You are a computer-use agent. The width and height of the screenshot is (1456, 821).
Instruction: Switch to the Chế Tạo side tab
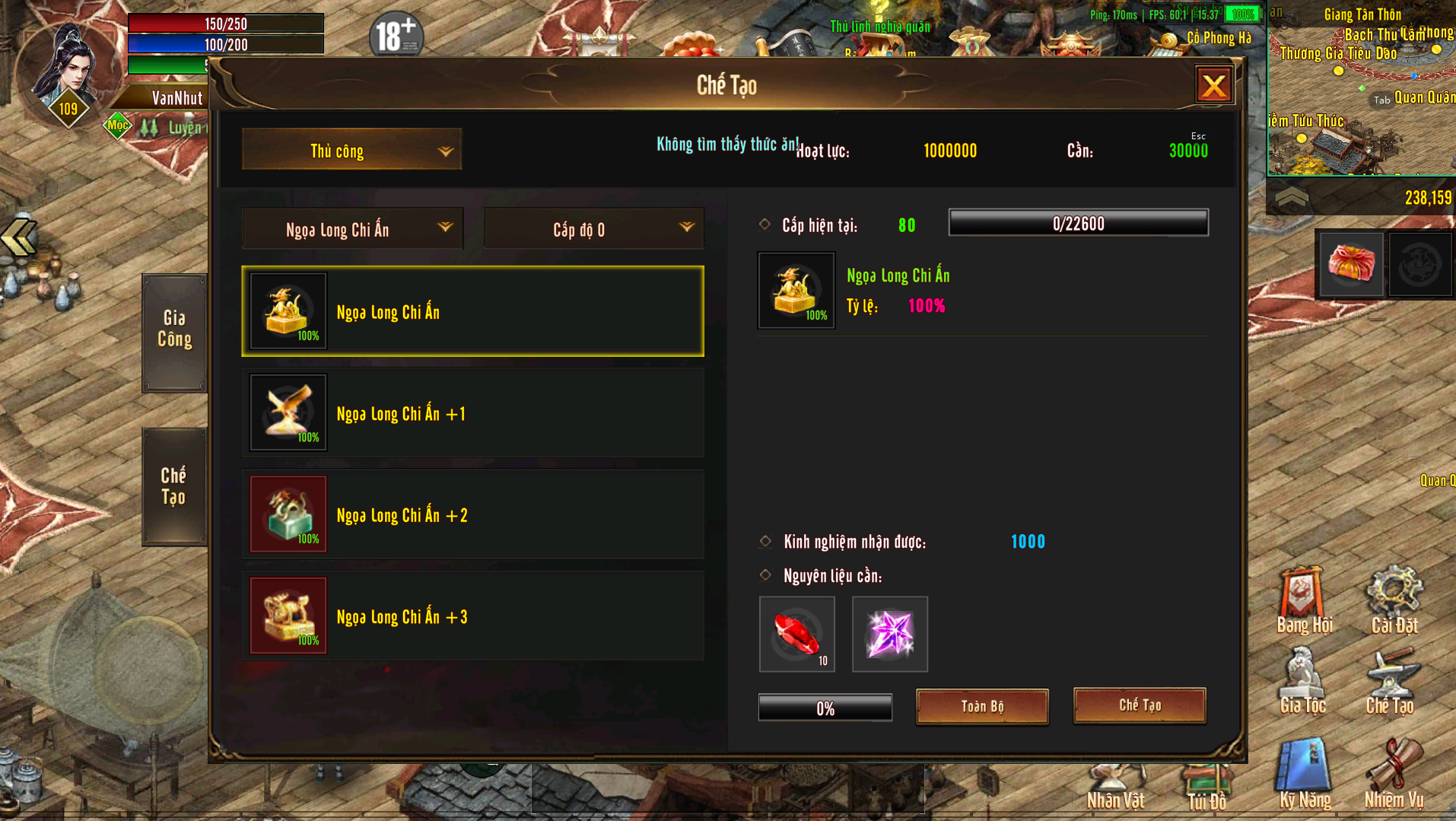[173, 486]
